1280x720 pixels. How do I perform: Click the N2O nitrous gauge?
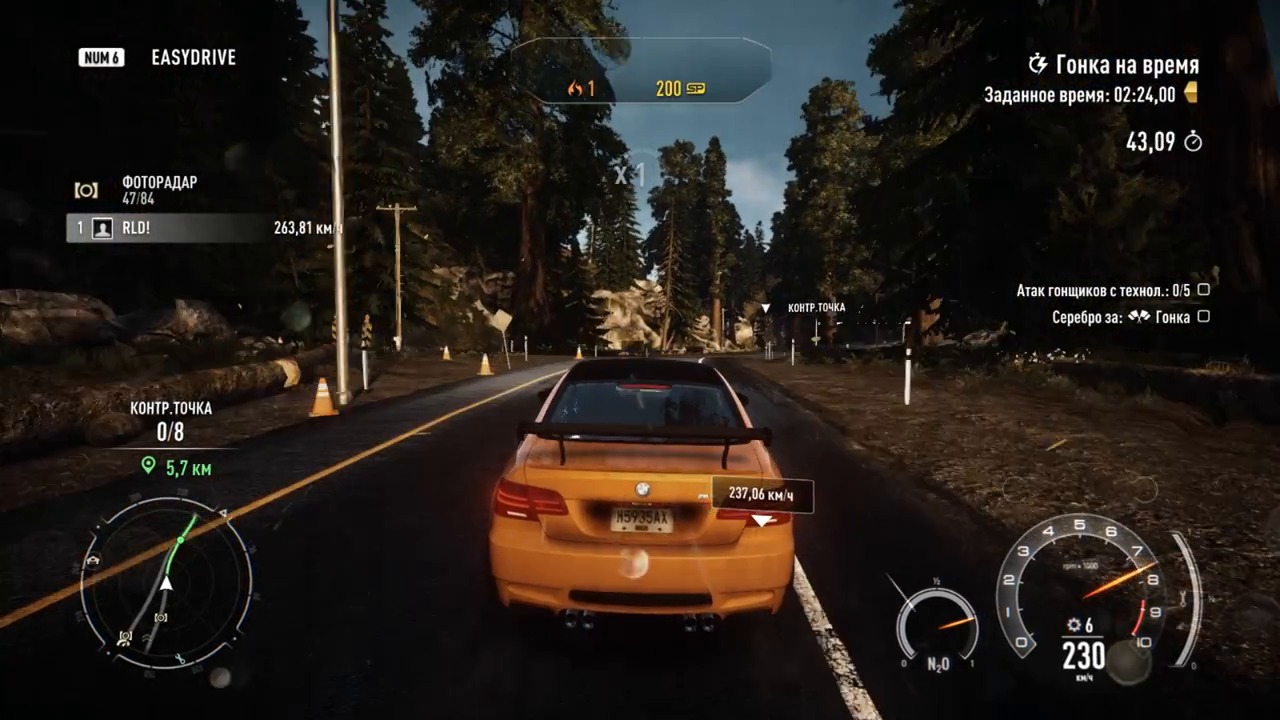pyautogui.click(x=936, y=628)
